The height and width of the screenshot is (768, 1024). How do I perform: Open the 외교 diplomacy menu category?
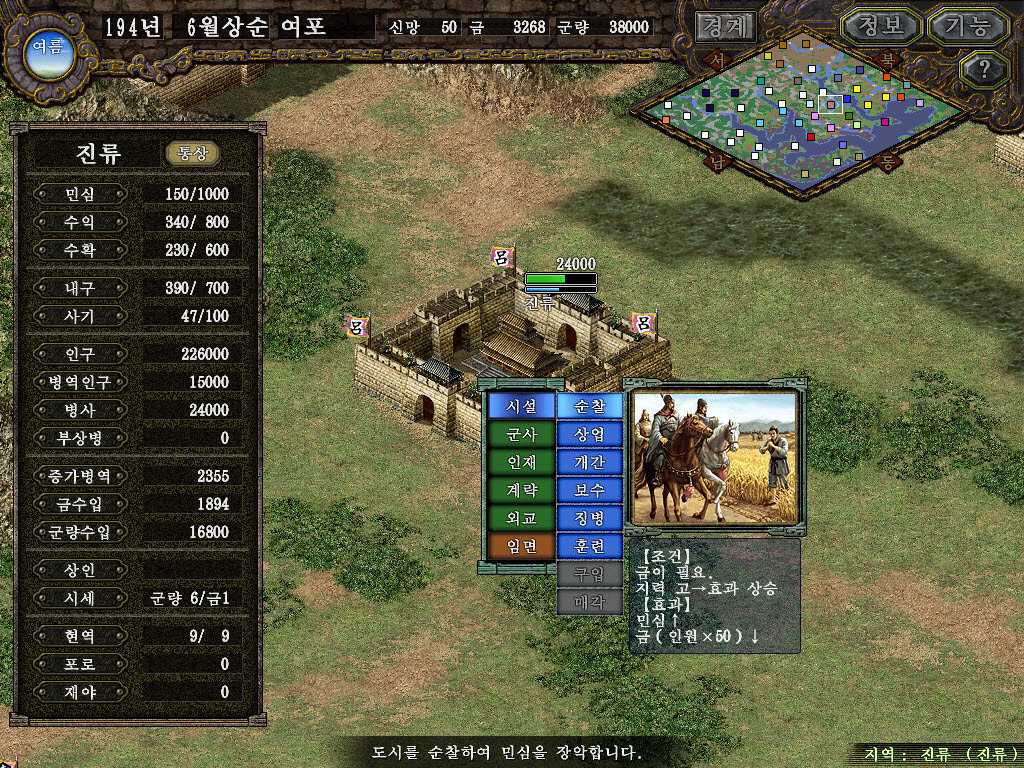[521, 519]
